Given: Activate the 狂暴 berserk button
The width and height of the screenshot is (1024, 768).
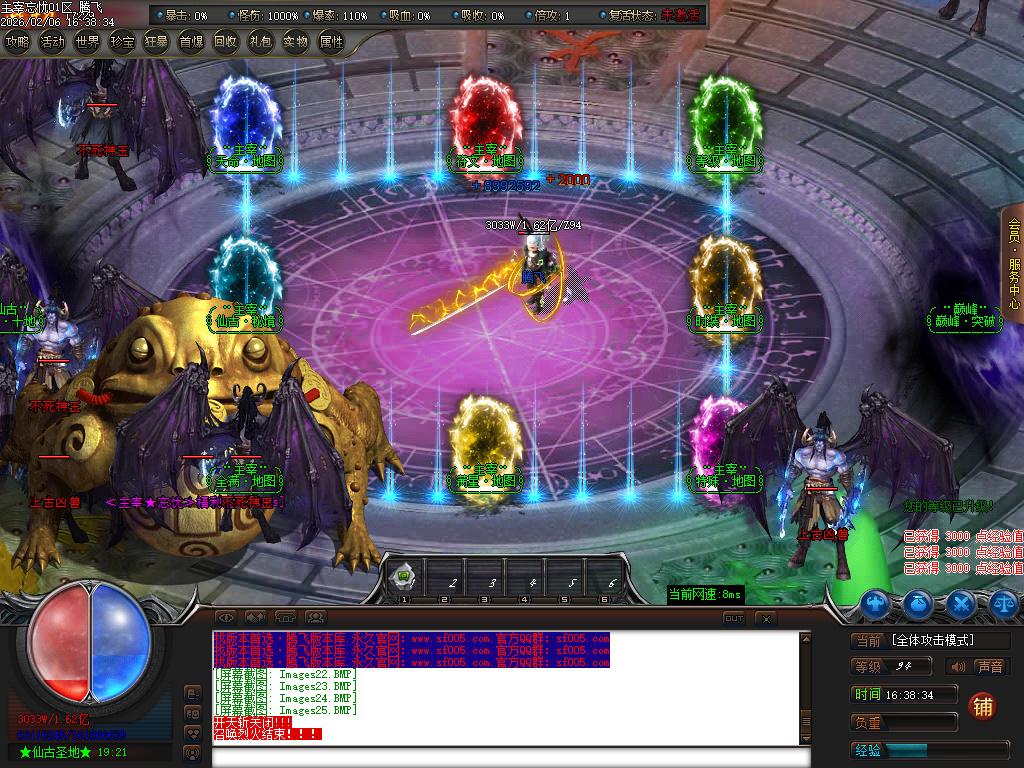Looking at the screenshot, I should point(156,42).
